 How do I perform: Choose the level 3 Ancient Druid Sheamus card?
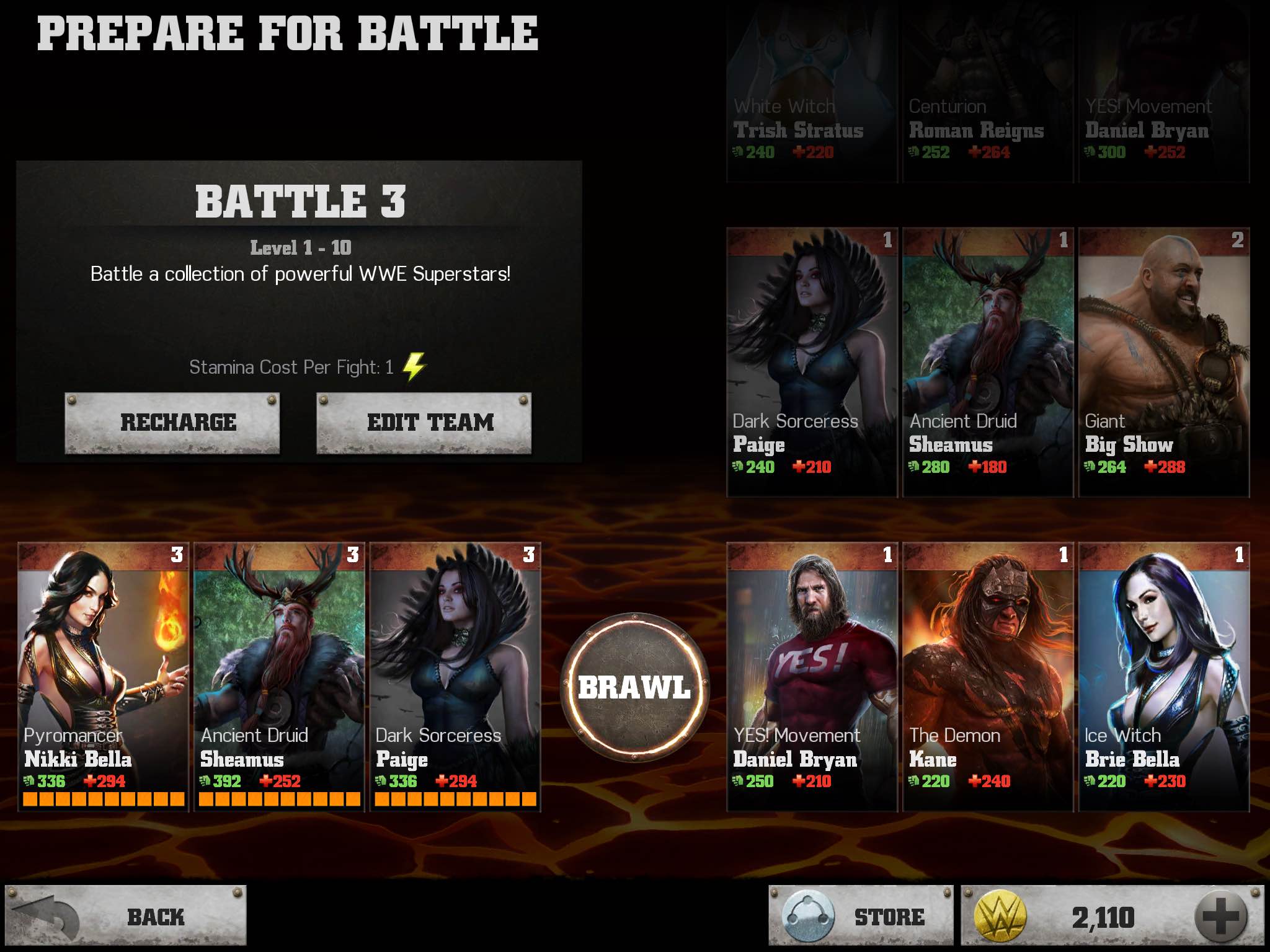point(279,676)
